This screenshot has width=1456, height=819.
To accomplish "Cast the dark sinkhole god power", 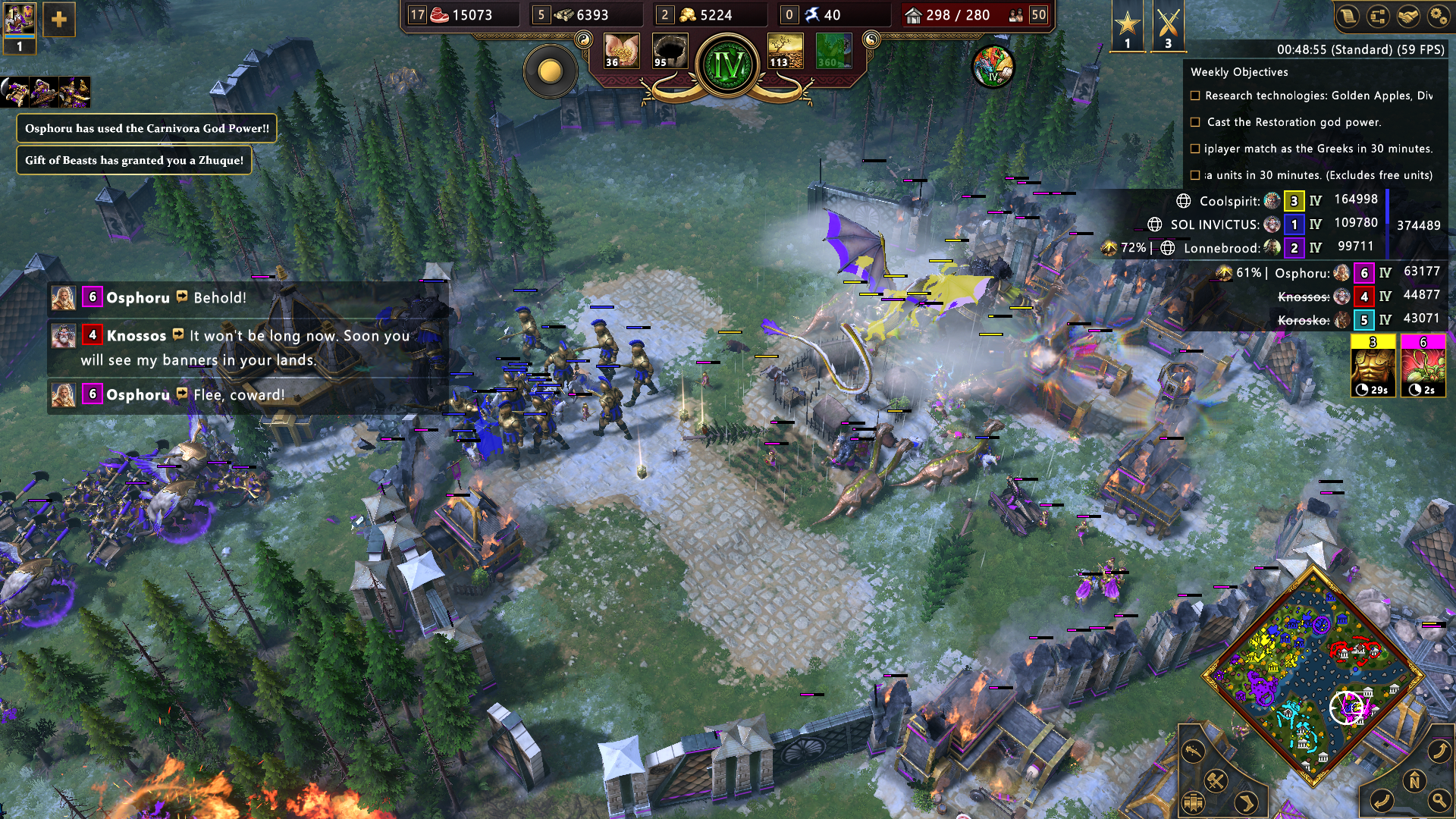I will (x=670, y=52).
